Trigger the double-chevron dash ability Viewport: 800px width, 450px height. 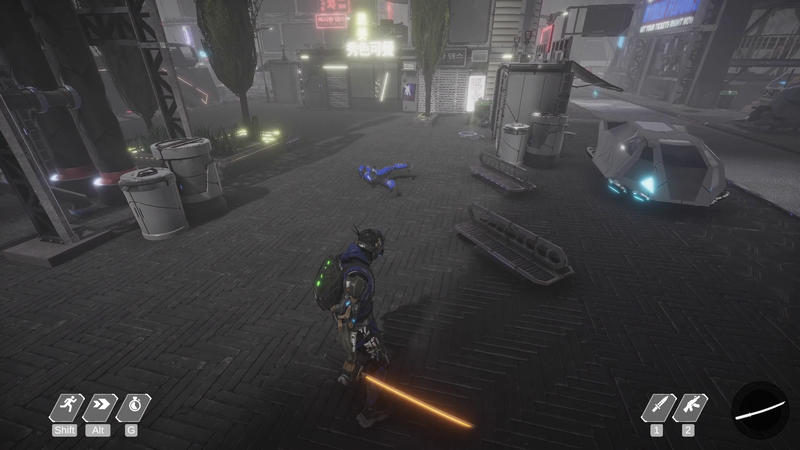click(99, 408)
